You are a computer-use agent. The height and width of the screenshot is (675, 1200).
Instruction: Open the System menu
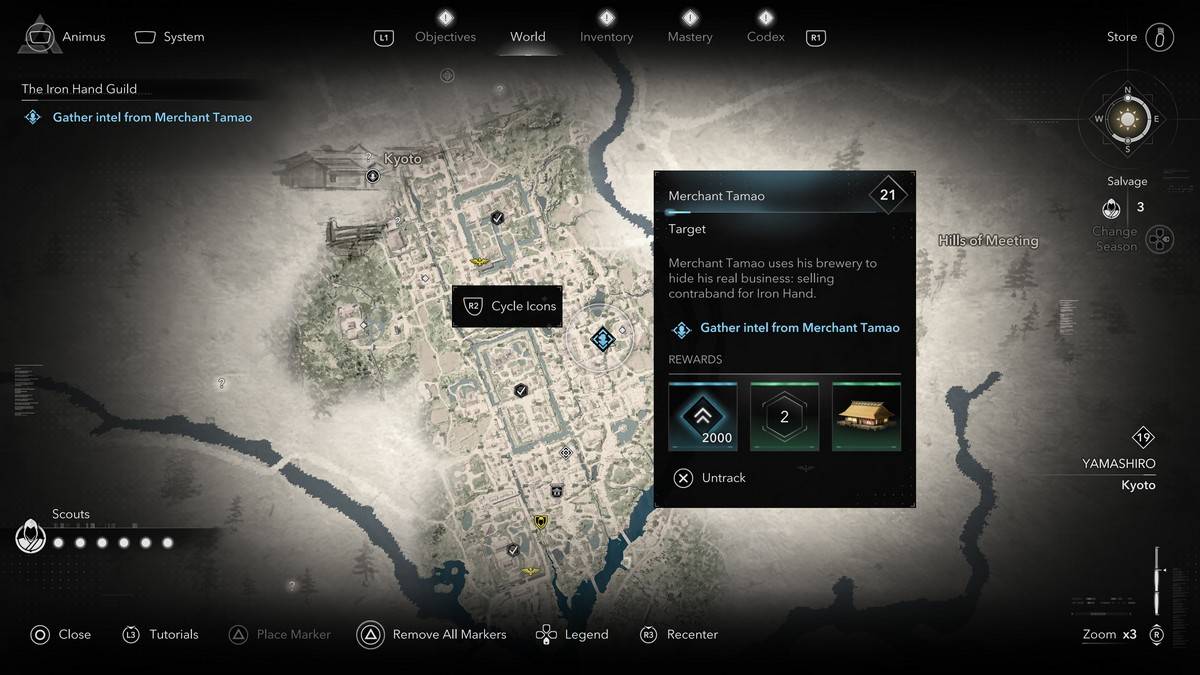pyautogui.click(x=170, y=37)
